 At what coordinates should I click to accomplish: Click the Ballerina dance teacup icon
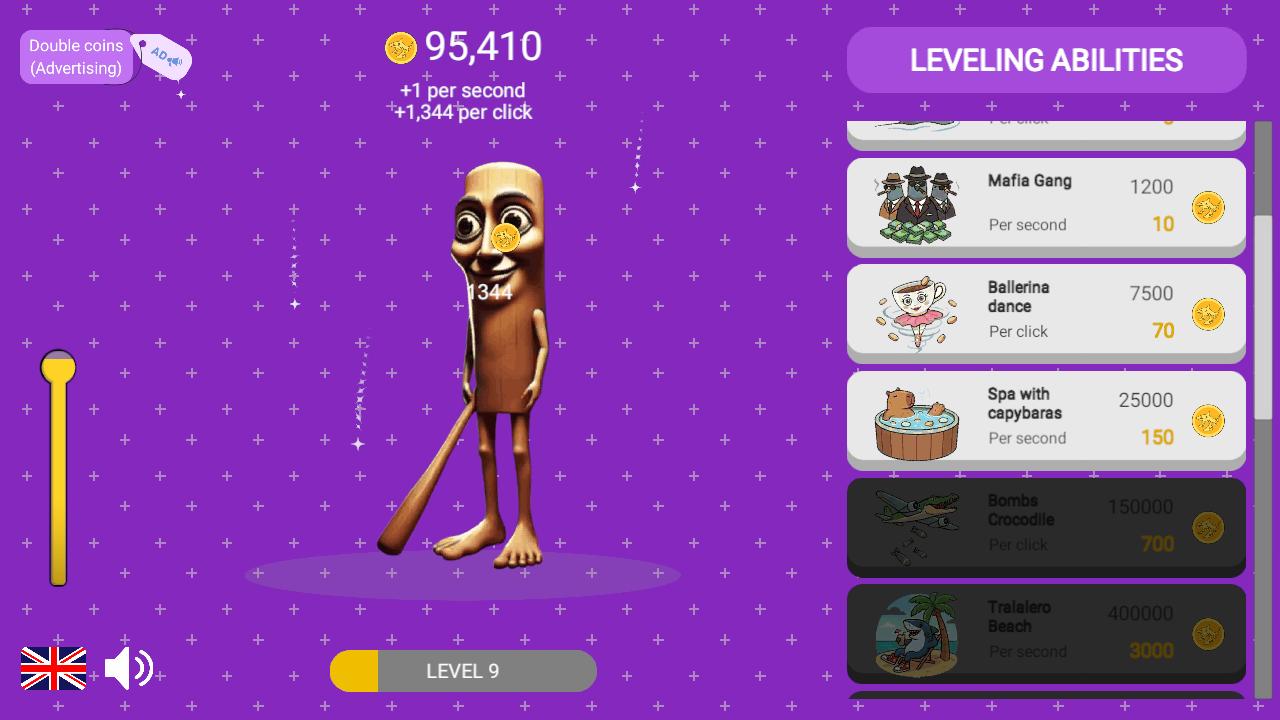(913, 311)
